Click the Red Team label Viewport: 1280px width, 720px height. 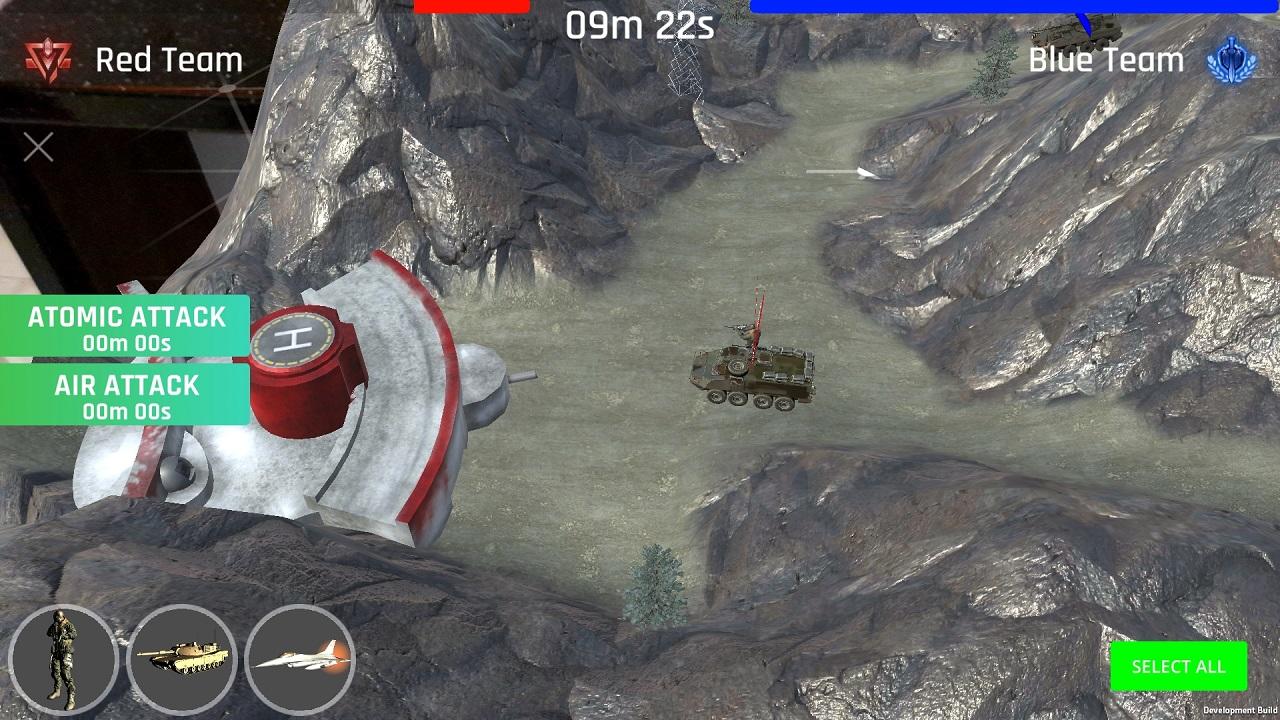tap(168, 60)
